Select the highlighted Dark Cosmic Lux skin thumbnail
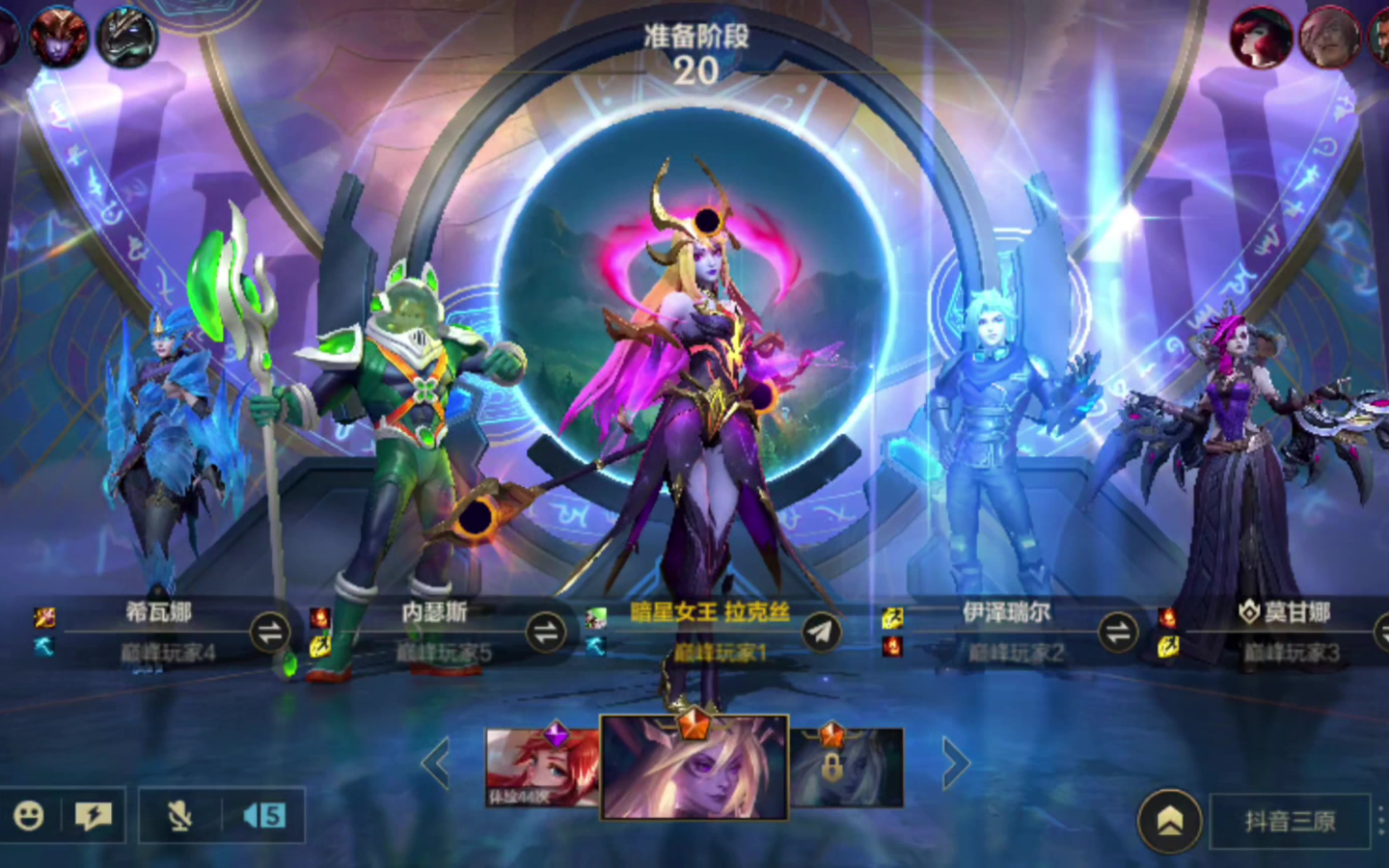The height and width of the screenshot is (868, 1389). (x=694, y=768)
